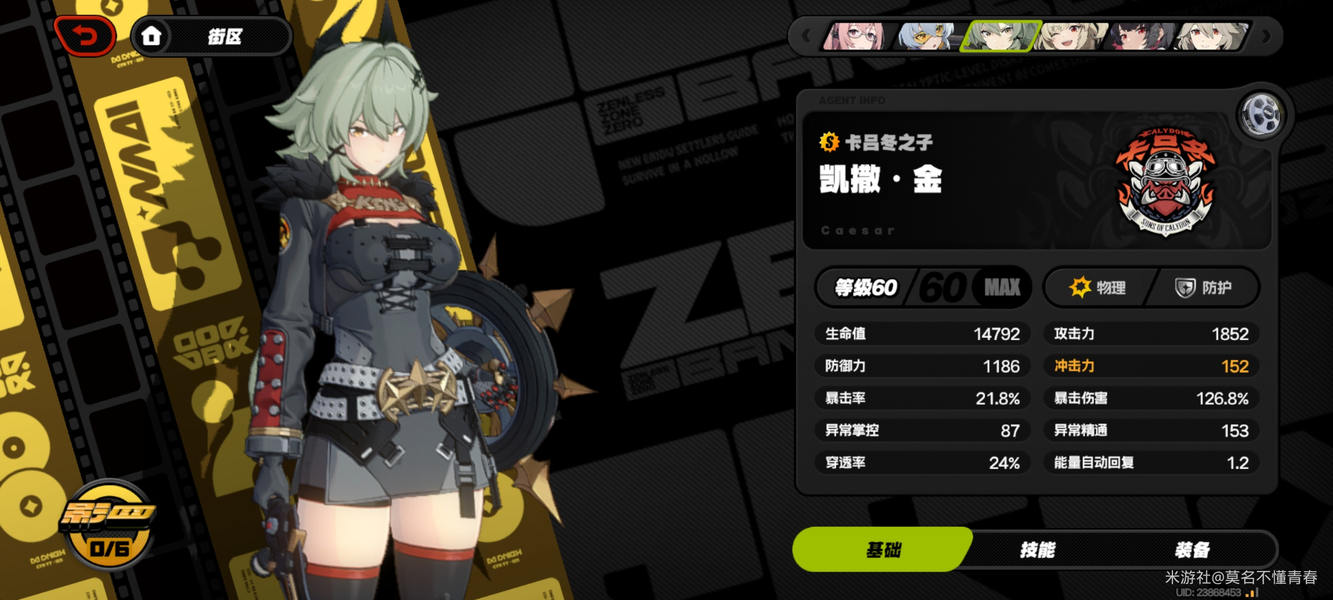
Task: Show previous agents with the left arrow
Action: tap(806, 37)
